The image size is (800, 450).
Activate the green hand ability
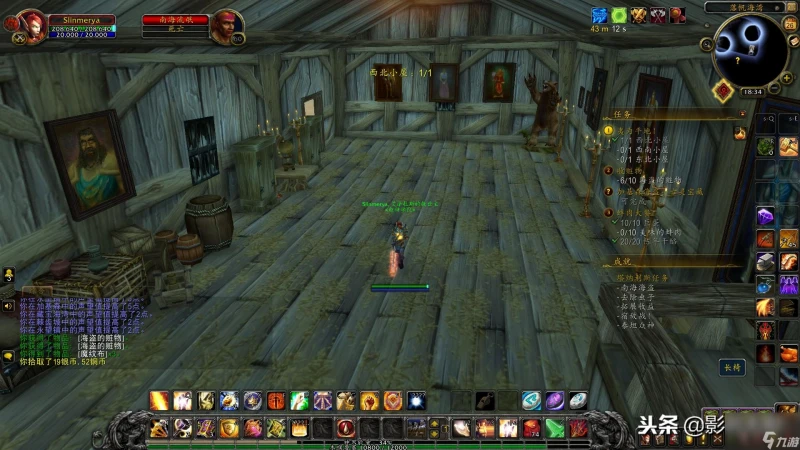click(x=299, y=401)
